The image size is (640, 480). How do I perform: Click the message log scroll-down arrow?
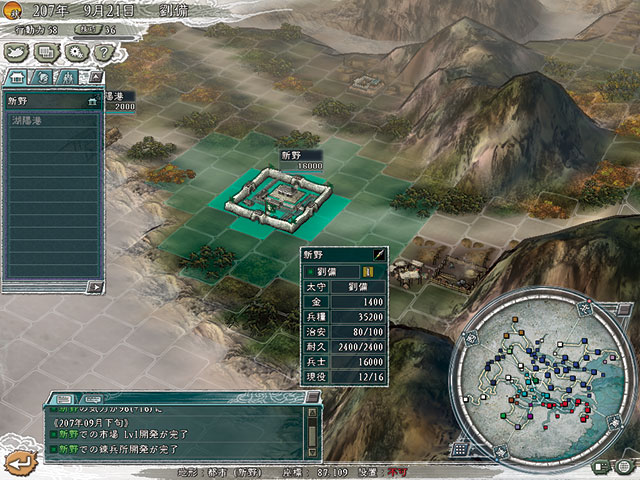tap(312, 452)
